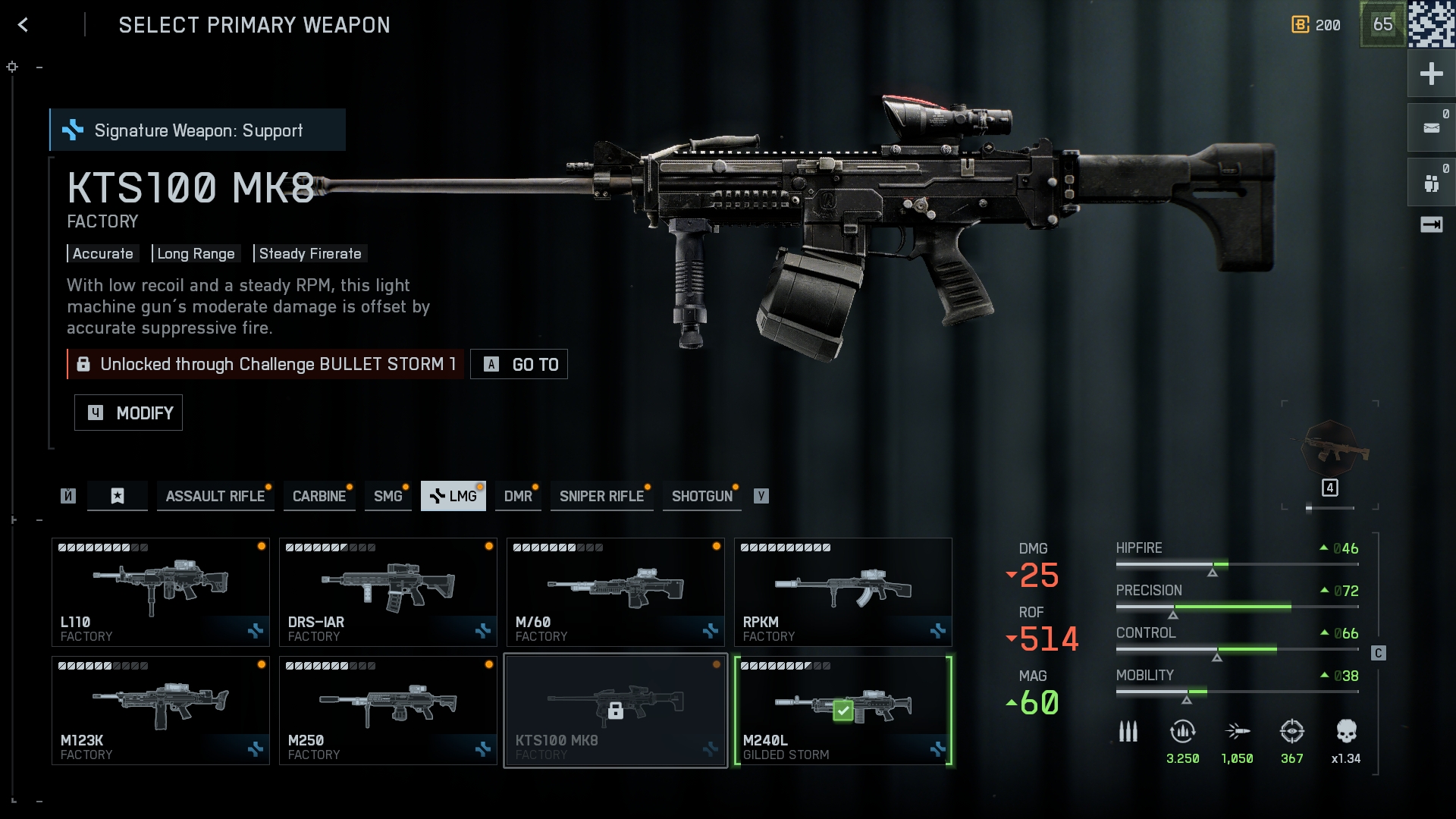Screen dimensions: 1456x819
Task: Open the SMG category tab
Action: 388,496
